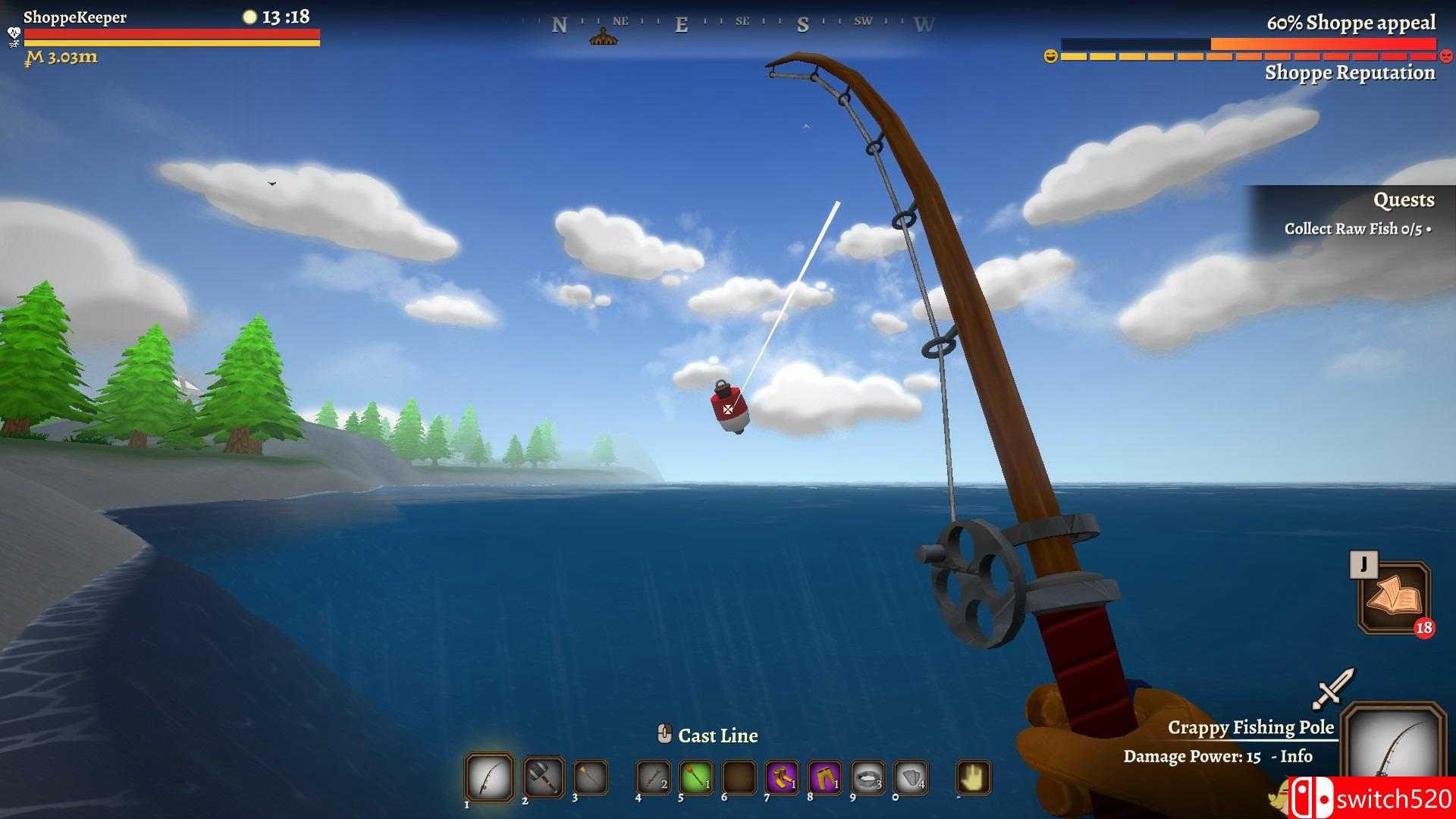Click the Shoppe Reputation meter
The width and height of the screenshot is (1456, 819).
click(1248, 56)
